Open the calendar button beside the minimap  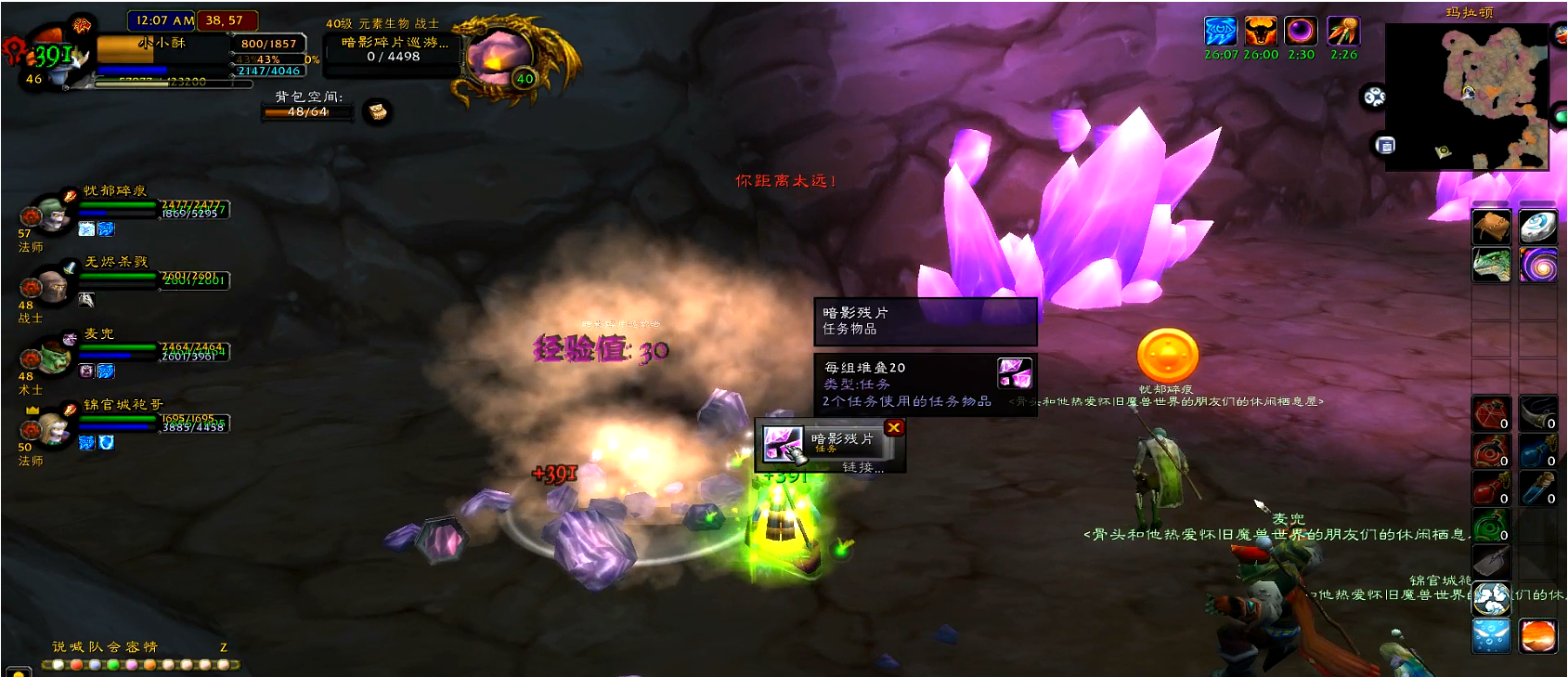1385,145
